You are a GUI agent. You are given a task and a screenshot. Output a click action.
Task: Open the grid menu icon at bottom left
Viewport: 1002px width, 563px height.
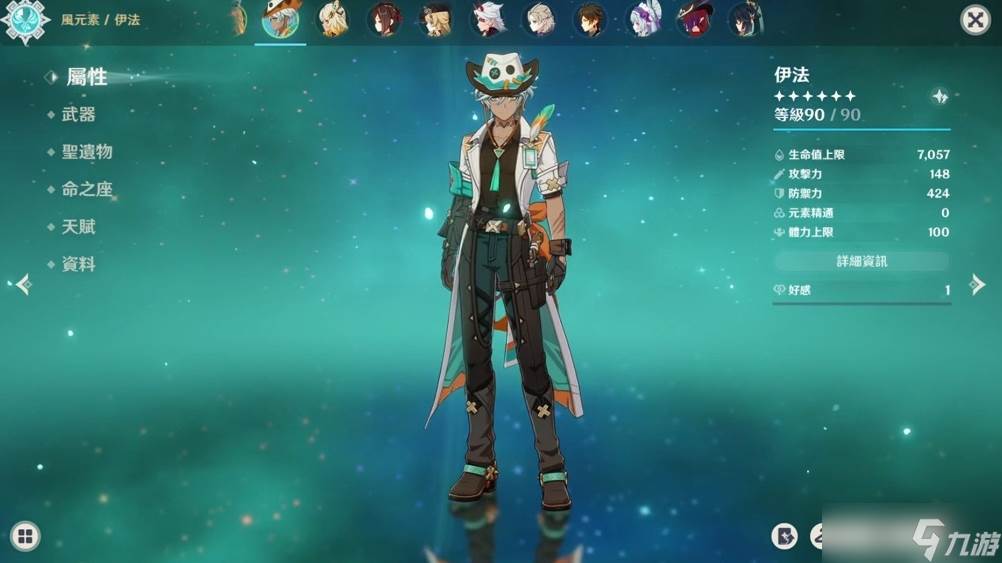click(25, 536)
